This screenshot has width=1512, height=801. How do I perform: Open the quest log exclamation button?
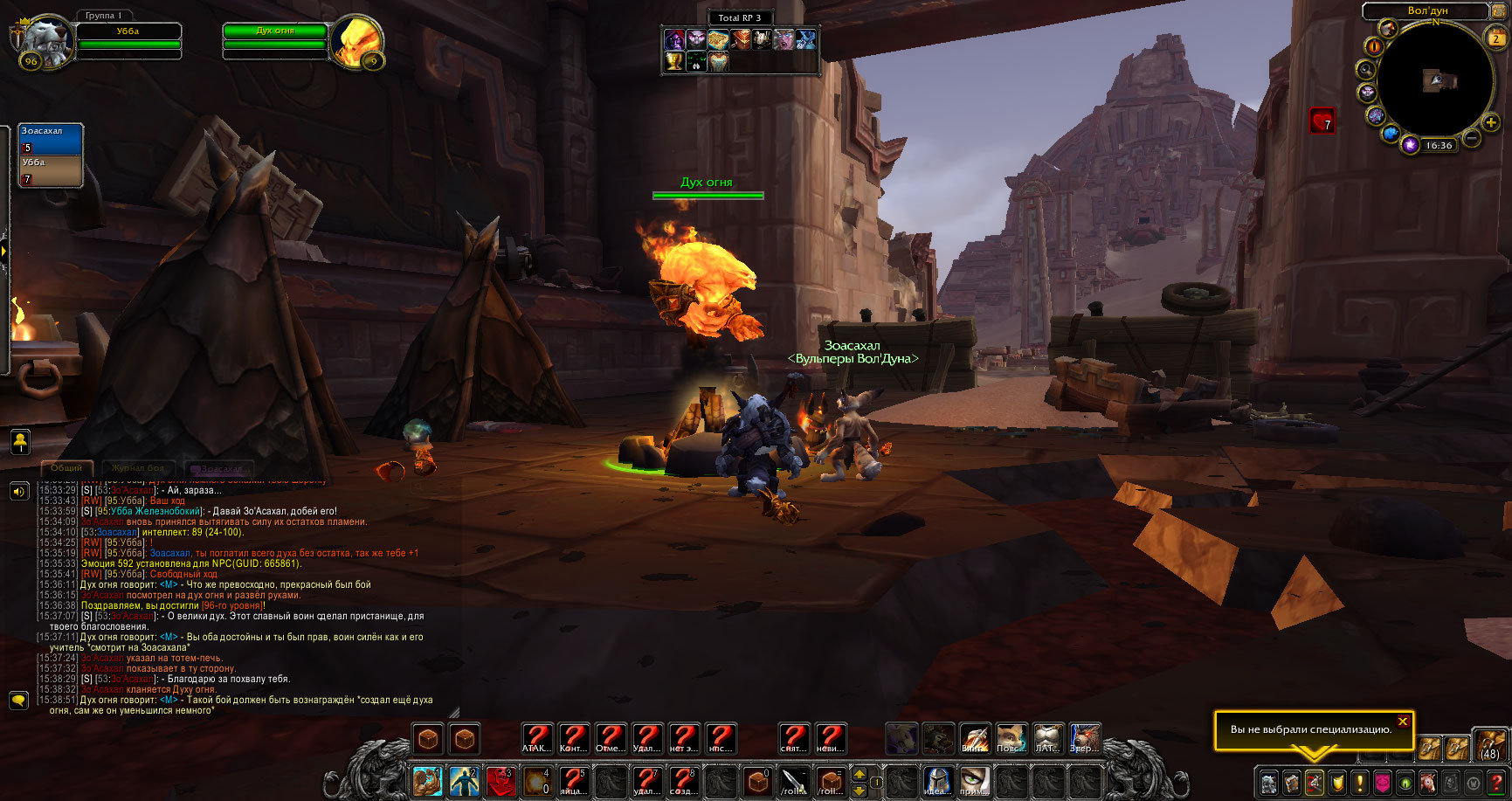click(x=1360, y=782)
